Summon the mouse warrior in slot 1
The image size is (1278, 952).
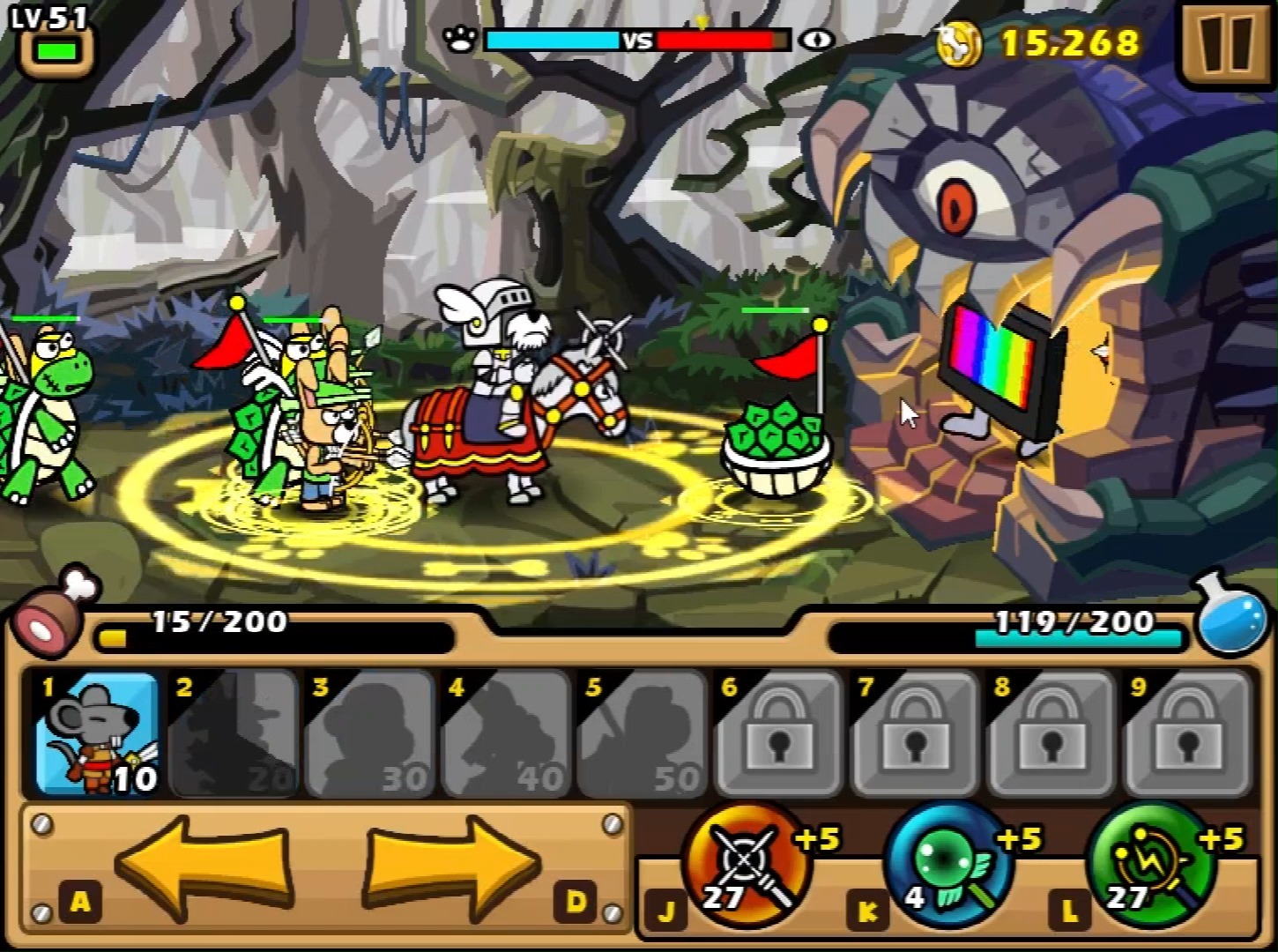[97, 733]
